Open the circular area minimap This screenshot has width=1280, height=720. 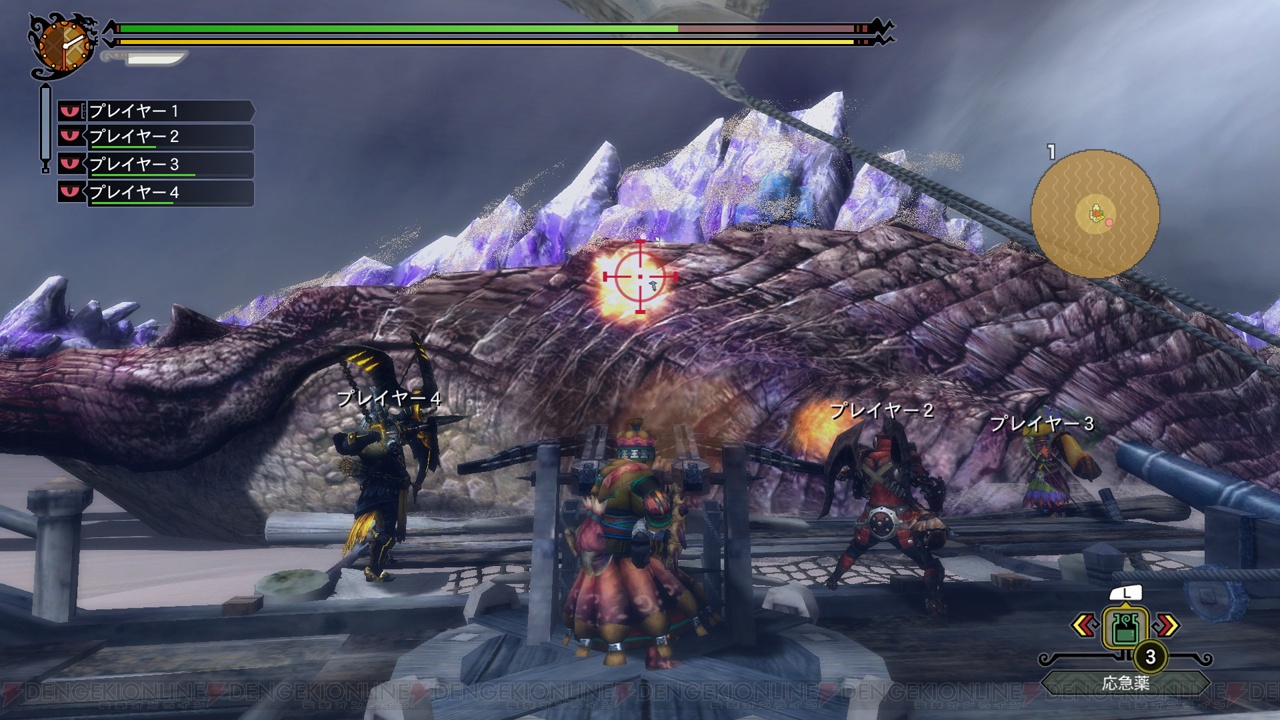(1095, 213)
